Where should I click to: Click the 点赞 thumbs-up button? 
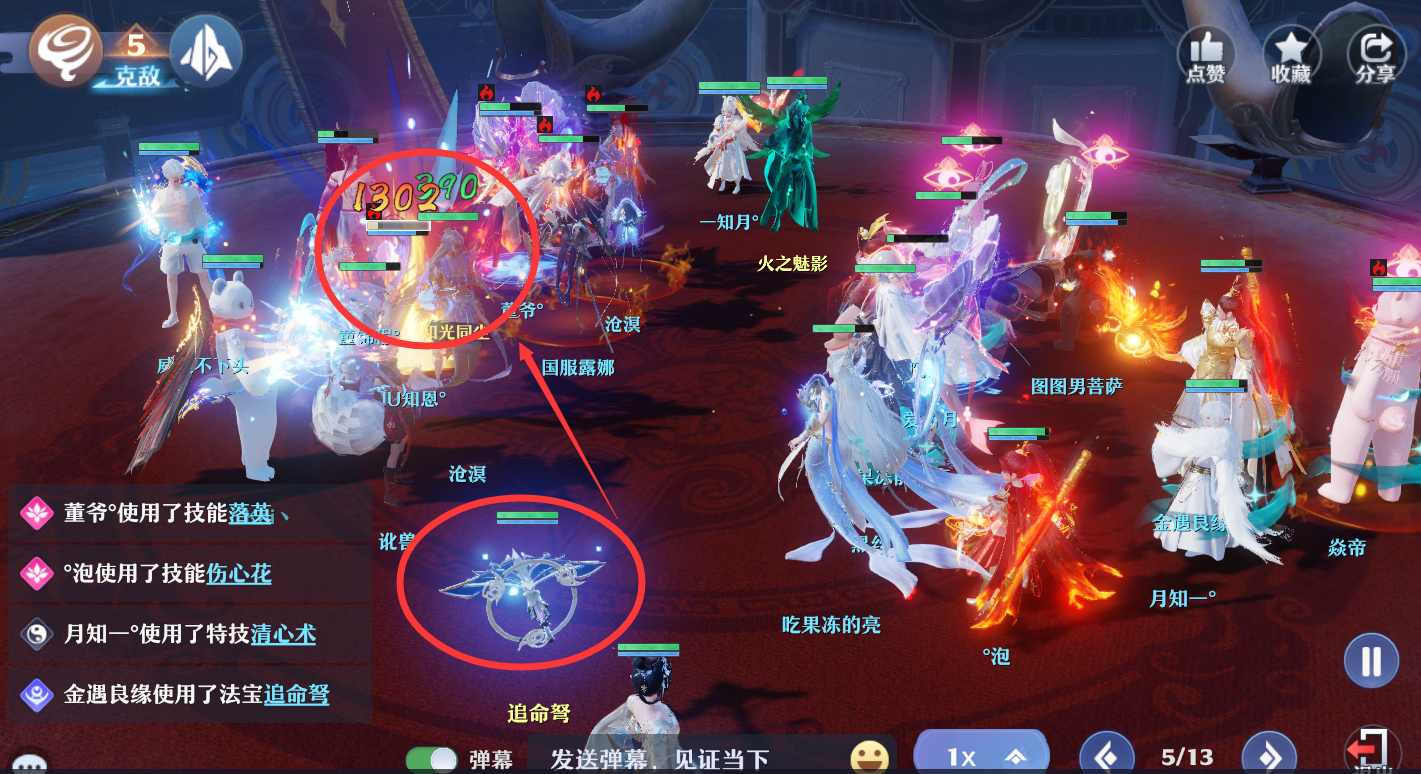1205,53
